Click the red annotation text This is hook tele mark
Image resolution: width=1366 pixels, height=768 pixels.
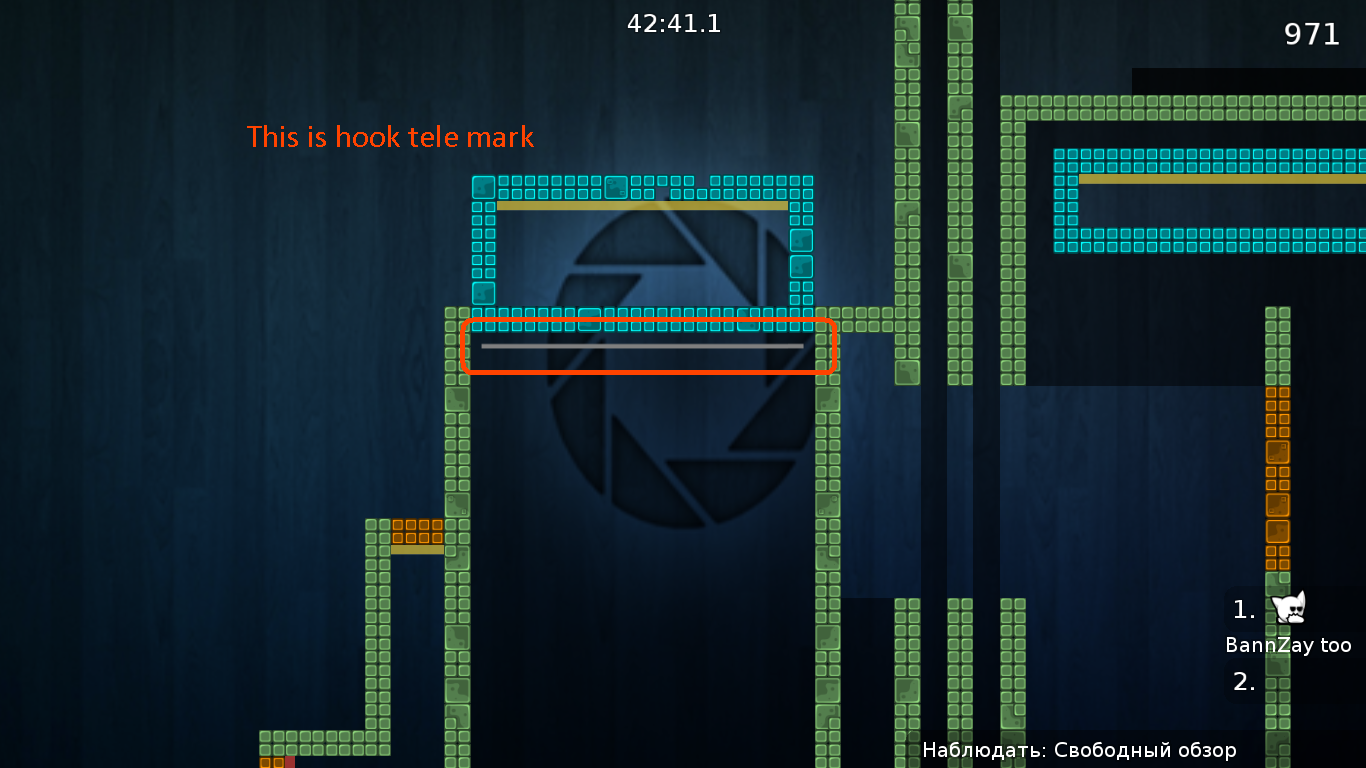point(390,137)
